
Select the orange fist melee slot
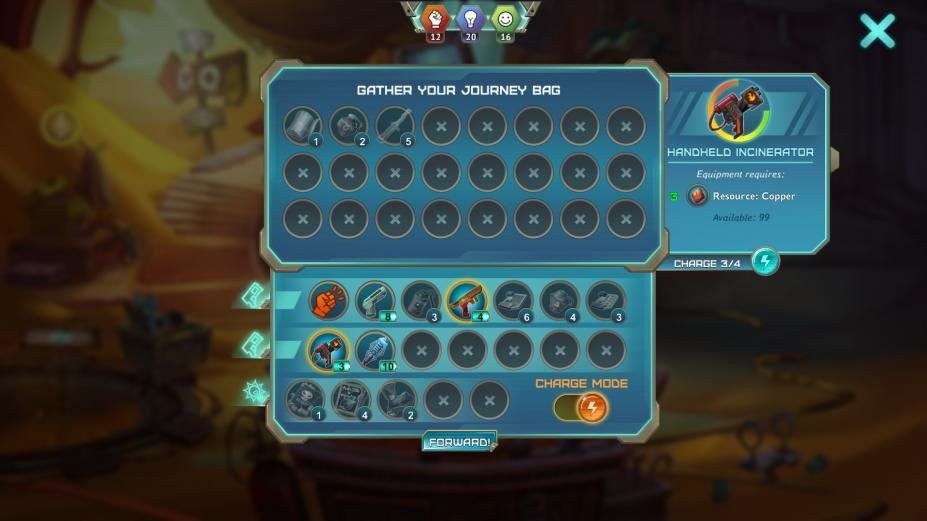coord(327,300)
